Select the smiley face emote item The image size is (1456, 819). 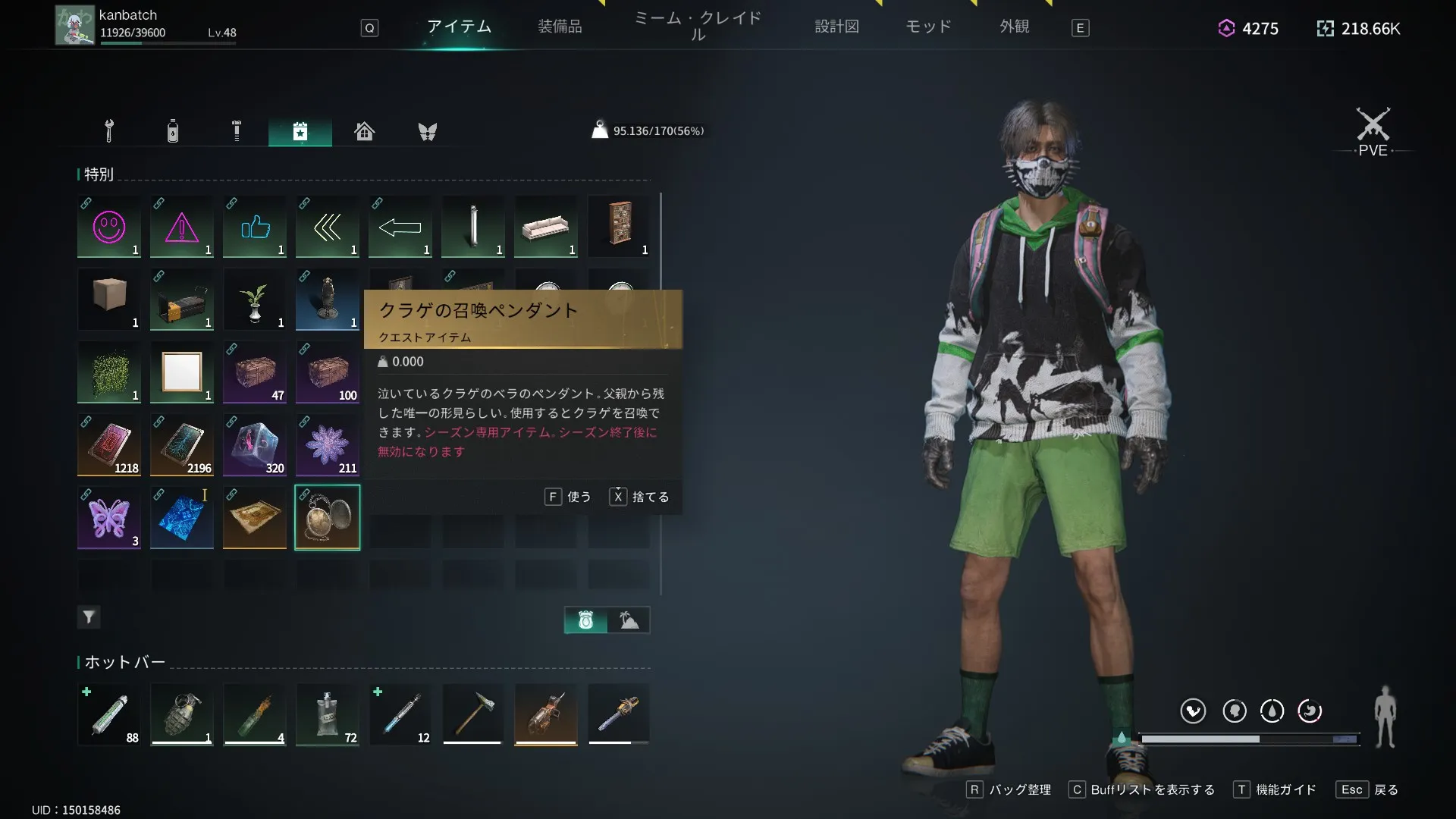coord(109,227)
